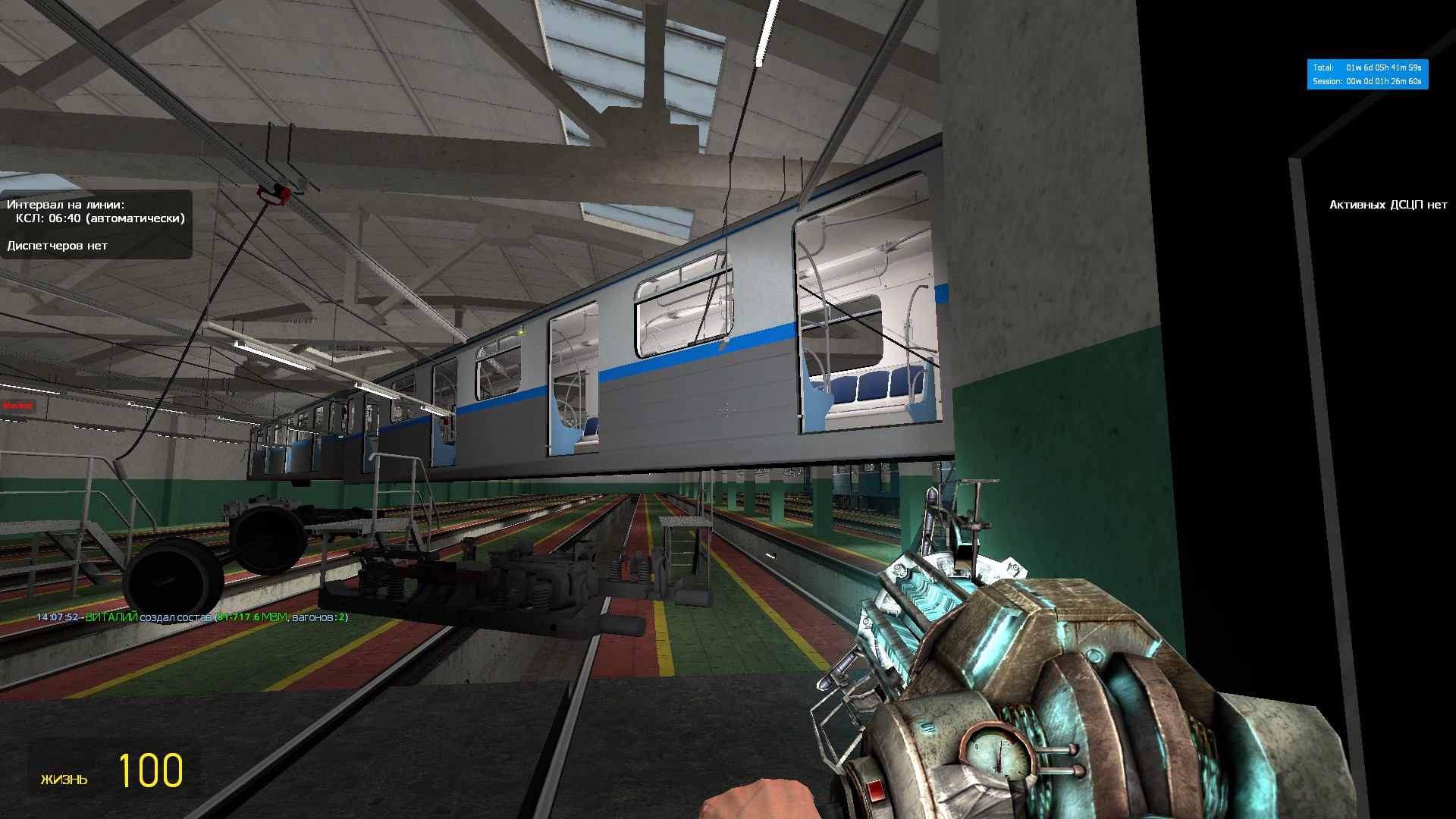Click the chat message about the created train

point(193,617)
